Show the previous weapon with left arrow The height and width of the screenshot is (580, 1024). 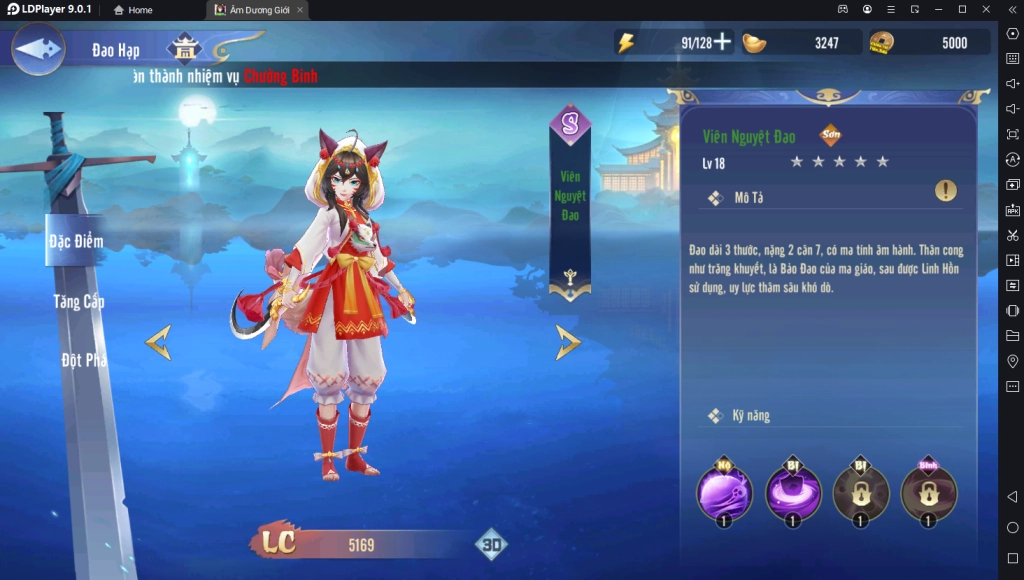pos(158,342)
